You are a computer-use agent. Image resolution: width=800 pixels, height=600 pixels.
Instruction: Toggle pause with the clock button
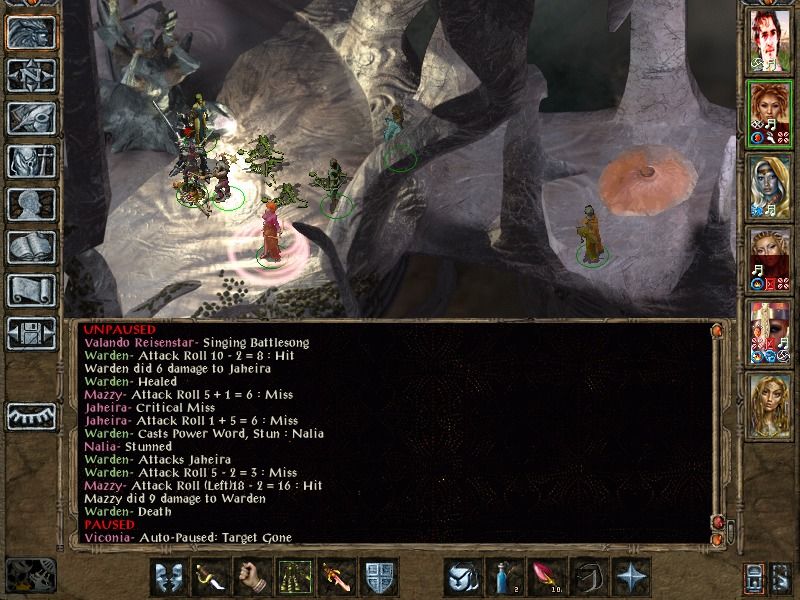pyautogui.click(x=30, y=574)
